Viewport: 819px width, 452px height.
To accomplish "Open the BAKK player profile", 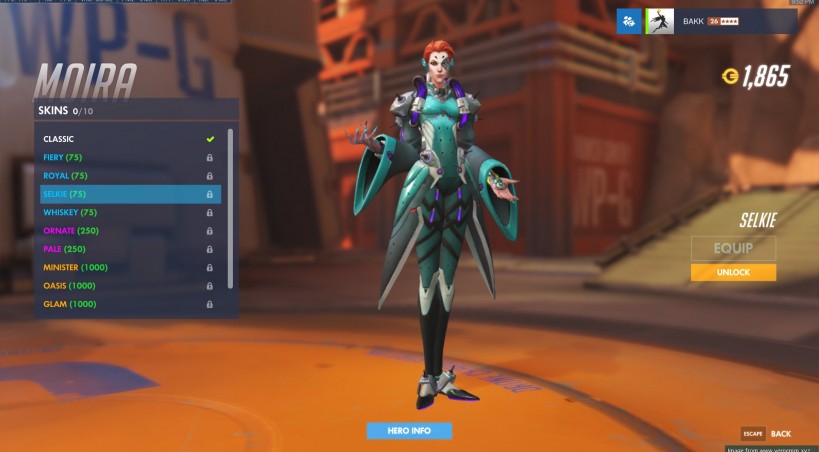I will pyautogui.click(x=720, y=21).
